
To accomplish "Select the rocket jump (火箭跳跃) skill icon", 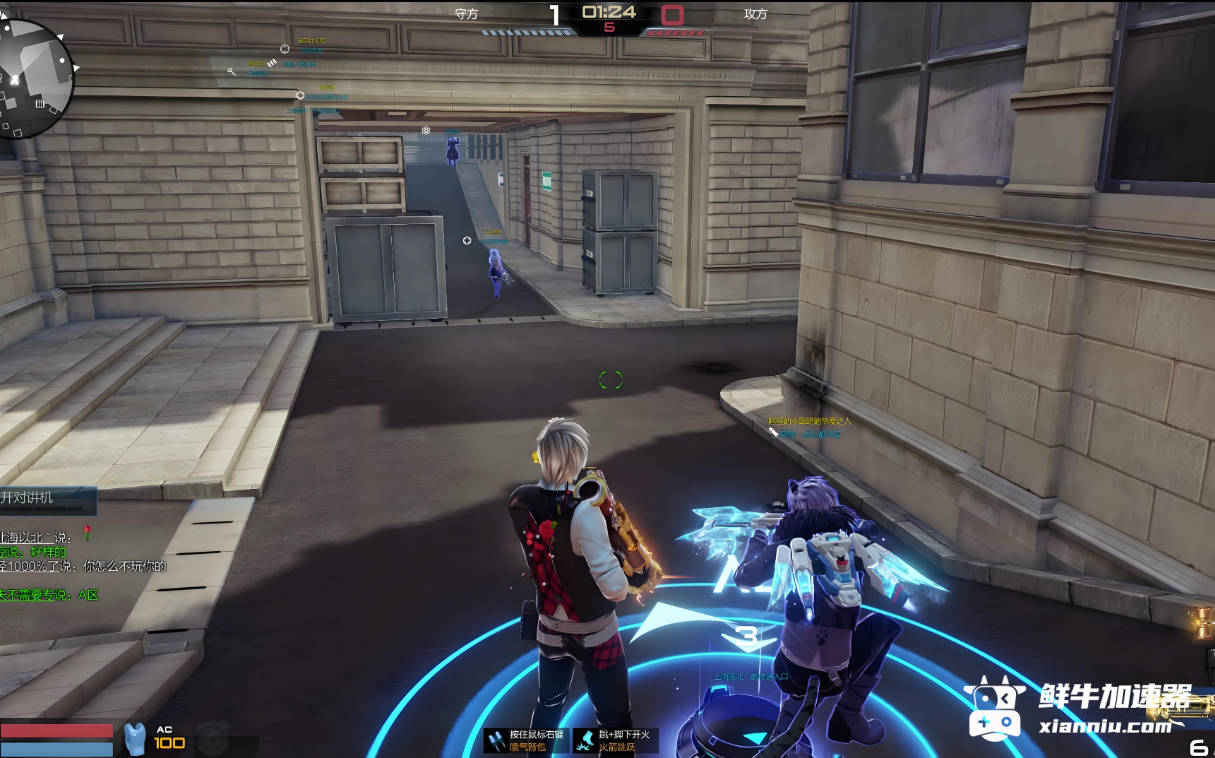I will point(585,740).
